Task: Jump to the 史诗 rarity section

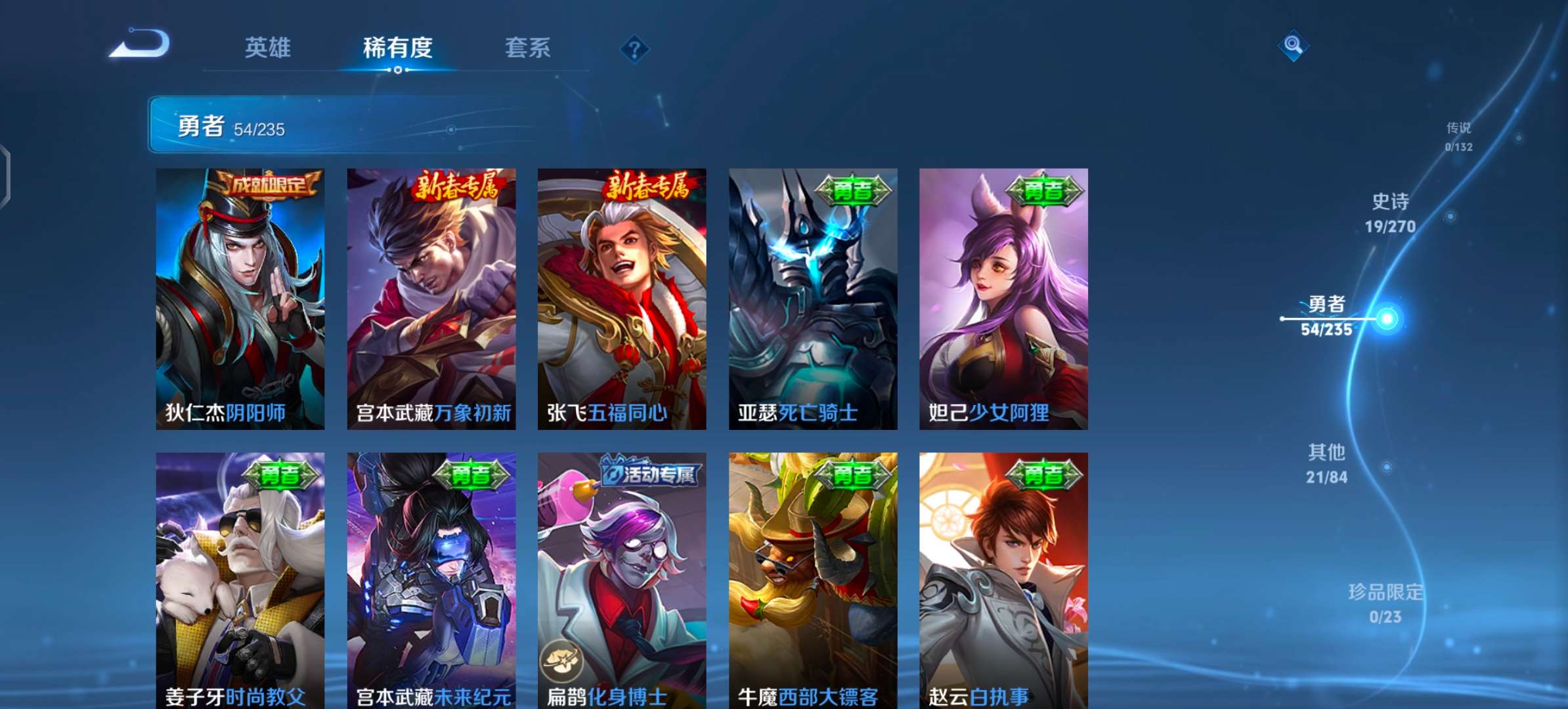Action: [1390, 213]
